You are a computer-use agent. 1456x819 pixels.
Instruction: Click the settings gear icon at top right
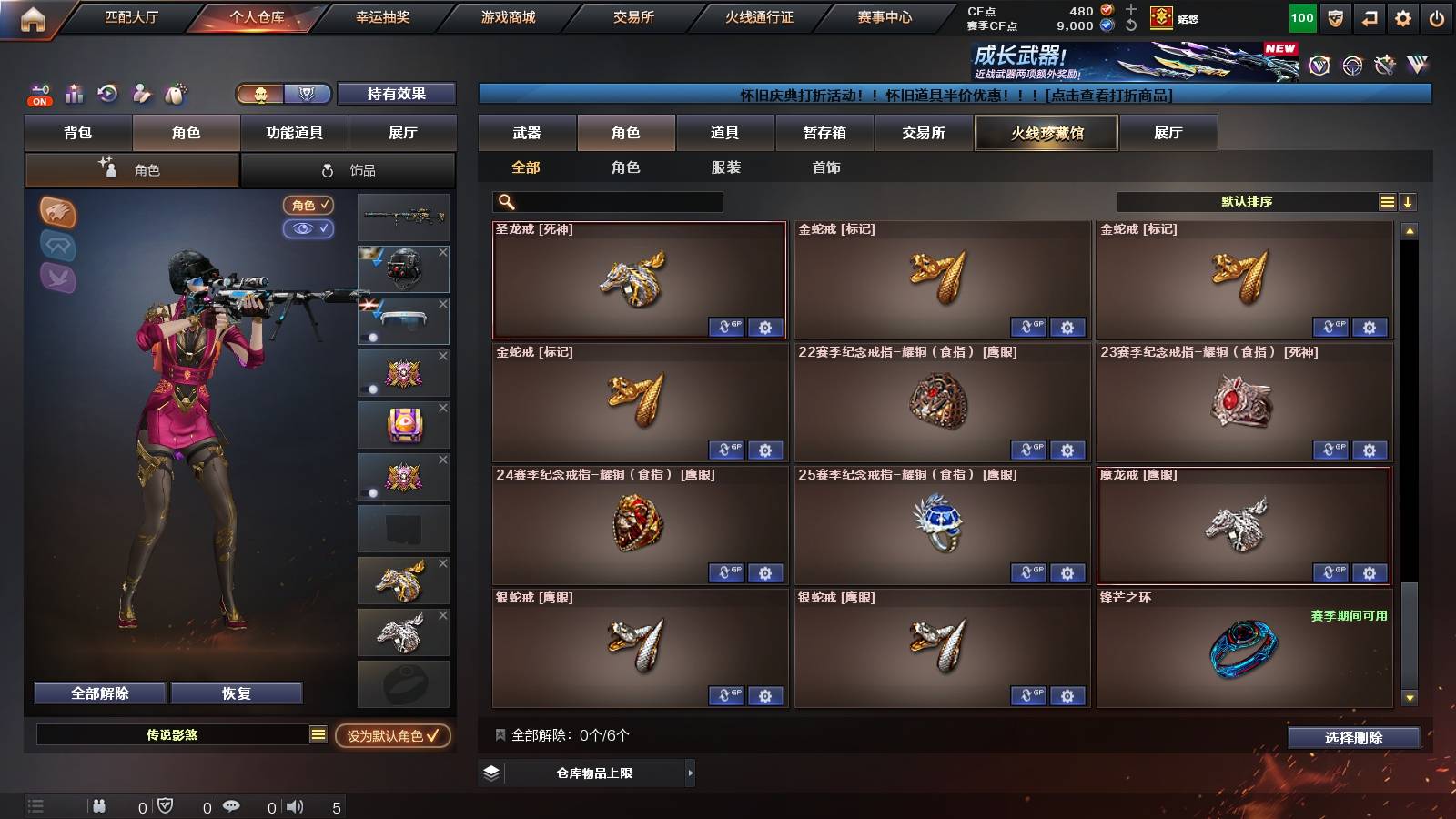click(x=1401, y=17)
